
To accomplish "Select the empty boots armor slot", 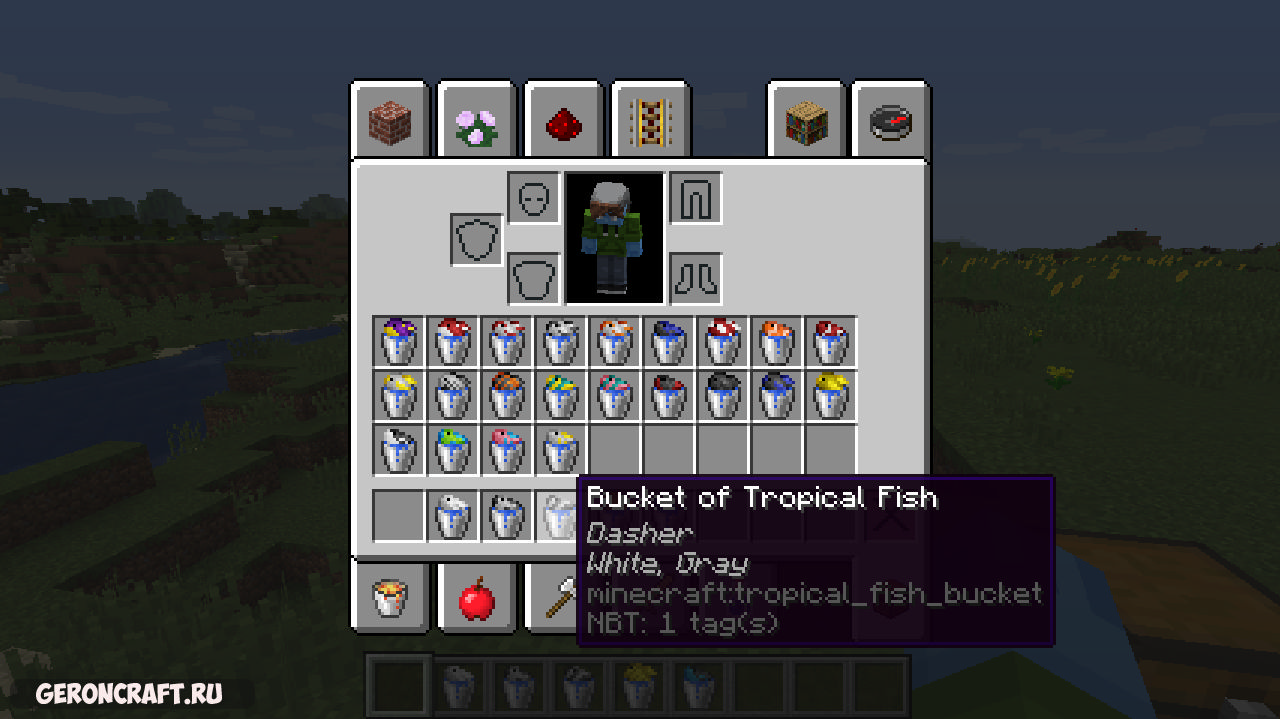I will point(695,277).
